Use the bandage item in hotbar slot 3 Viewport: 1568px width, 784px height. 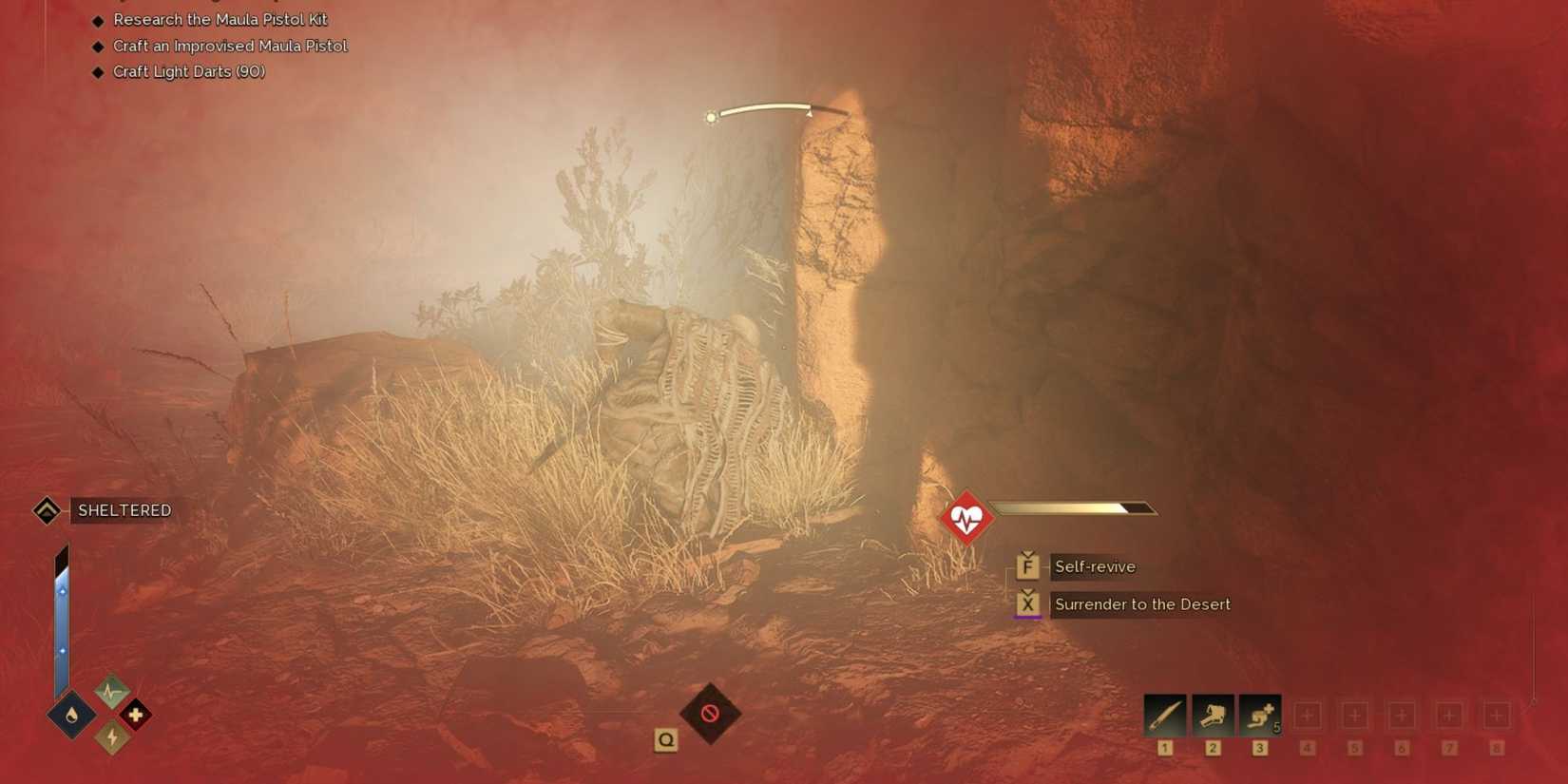(x=1259, y=714)
